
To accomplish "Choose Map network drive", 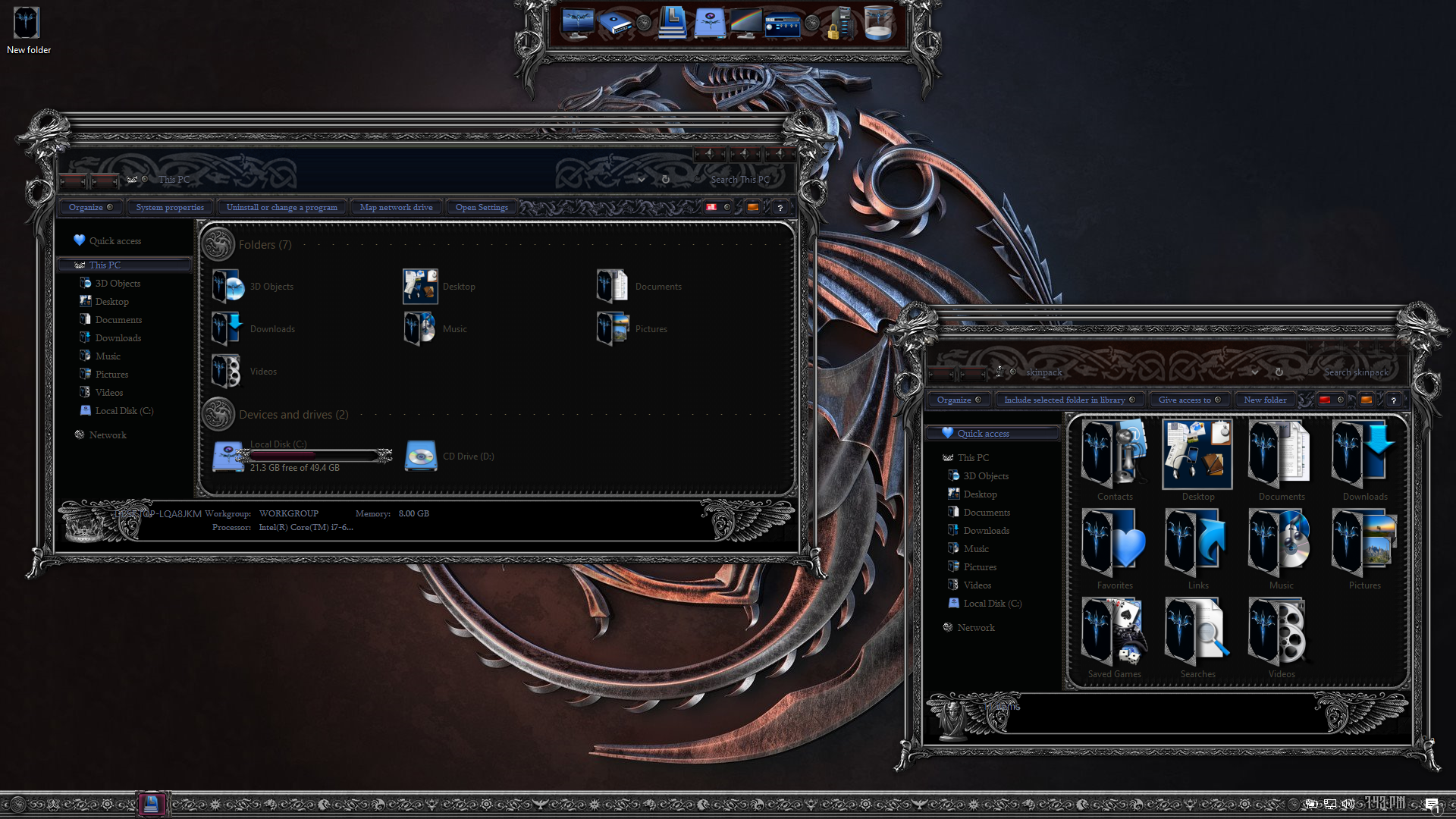I will [396, 208].
